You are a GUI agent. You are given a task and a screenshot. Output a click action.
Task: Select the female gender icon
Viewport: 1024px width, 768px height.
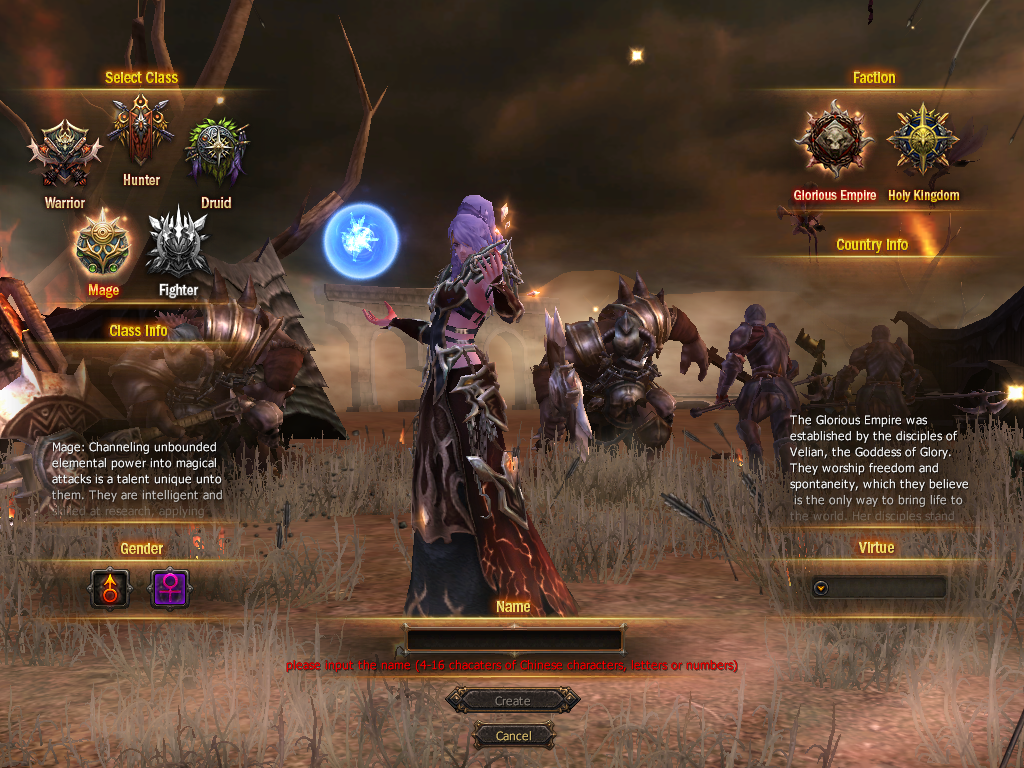coord(169,588)
